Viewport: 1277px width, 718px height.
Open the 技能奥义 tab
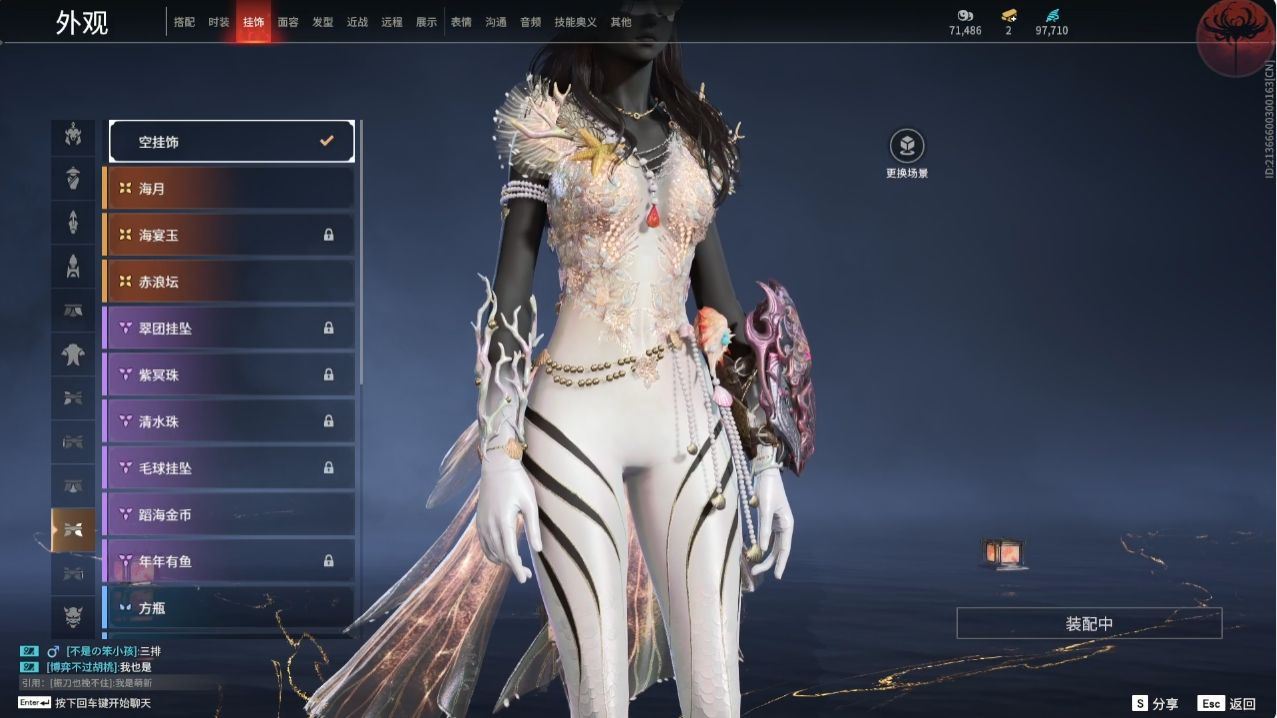[575, 22]
